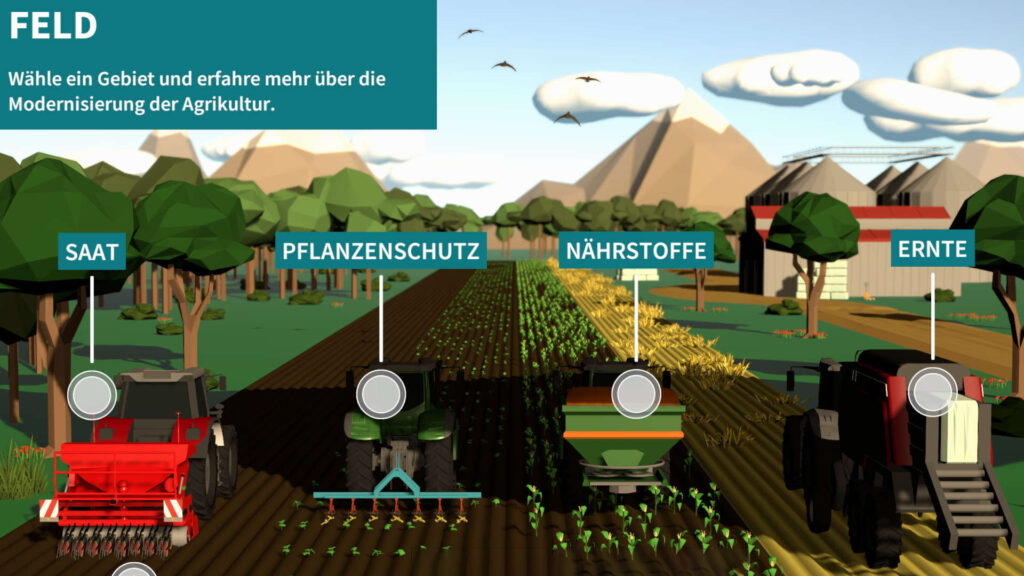The height and width of the screenshot is (576, 1024).
Task: Choose the NÄHRSTOFFE label
Action: point(636,250)
